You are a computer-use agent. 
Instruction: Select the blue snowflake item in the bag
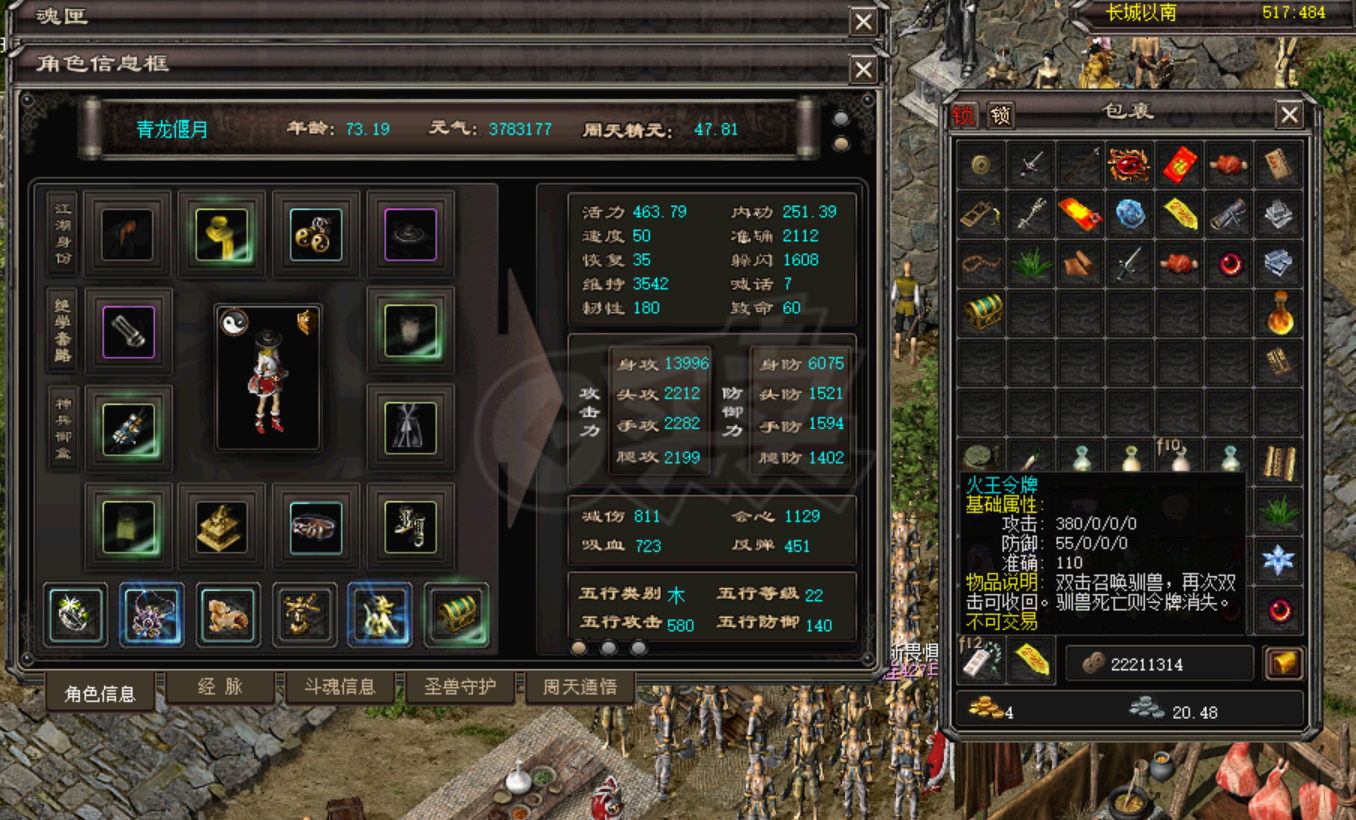tap(1278, 560)
